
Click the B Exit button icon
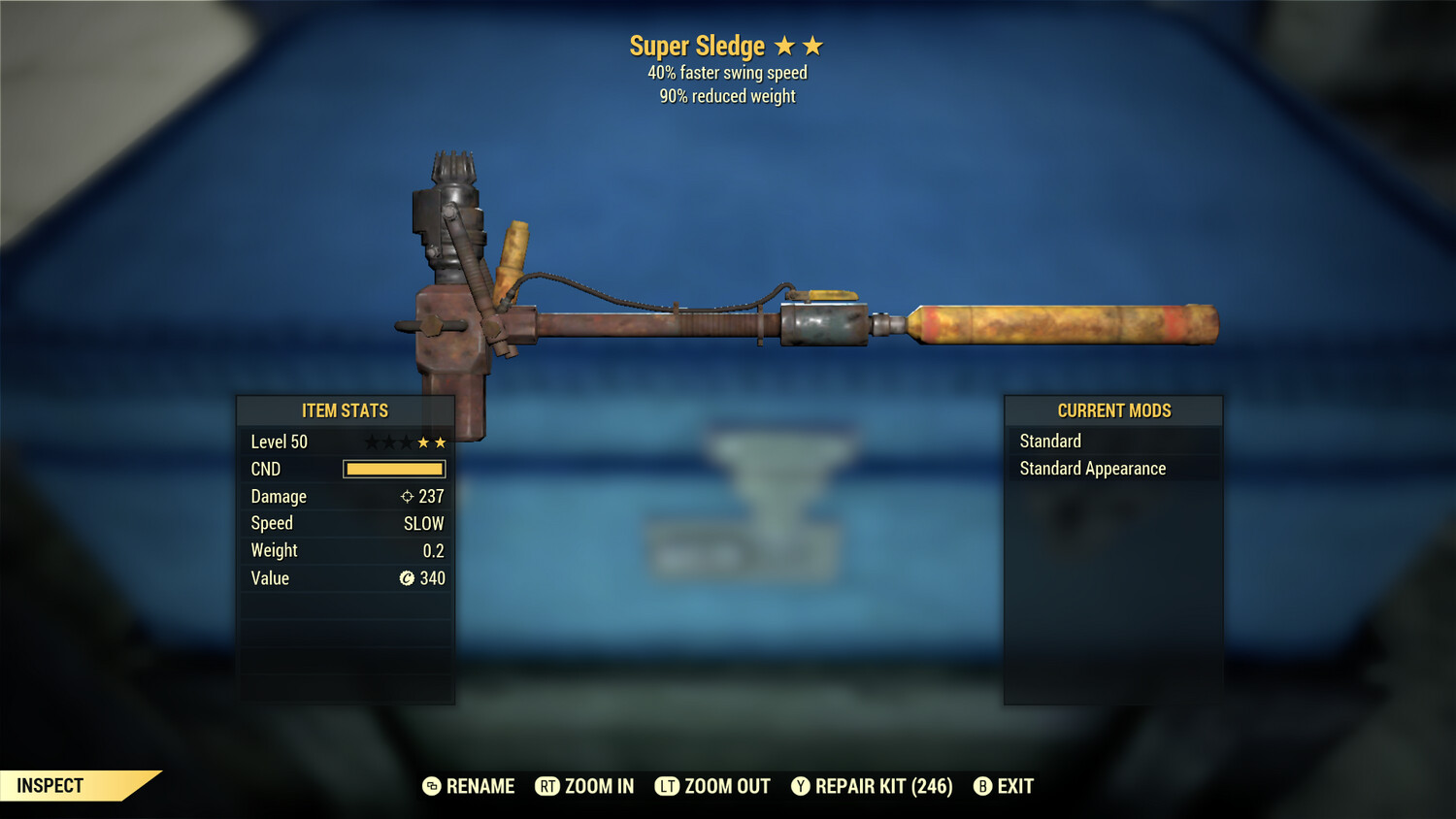pos(982,786)
